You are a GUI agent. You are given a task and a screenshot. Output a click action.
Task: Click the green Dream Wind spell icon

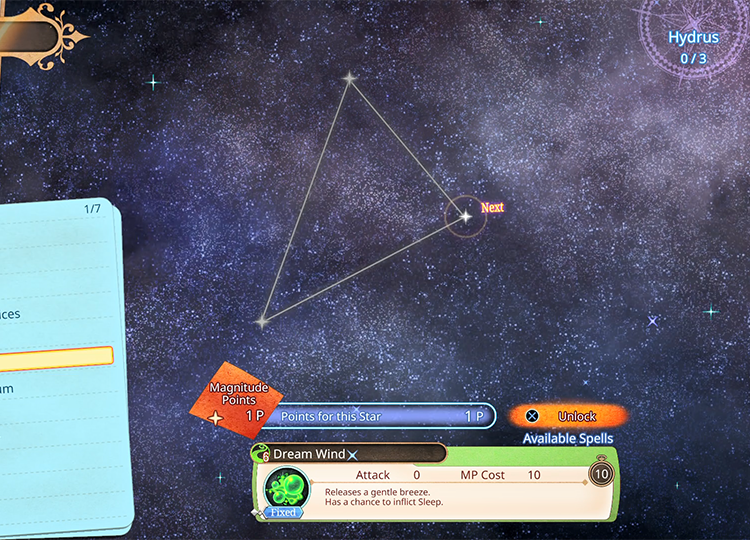[x=285, y=491]
